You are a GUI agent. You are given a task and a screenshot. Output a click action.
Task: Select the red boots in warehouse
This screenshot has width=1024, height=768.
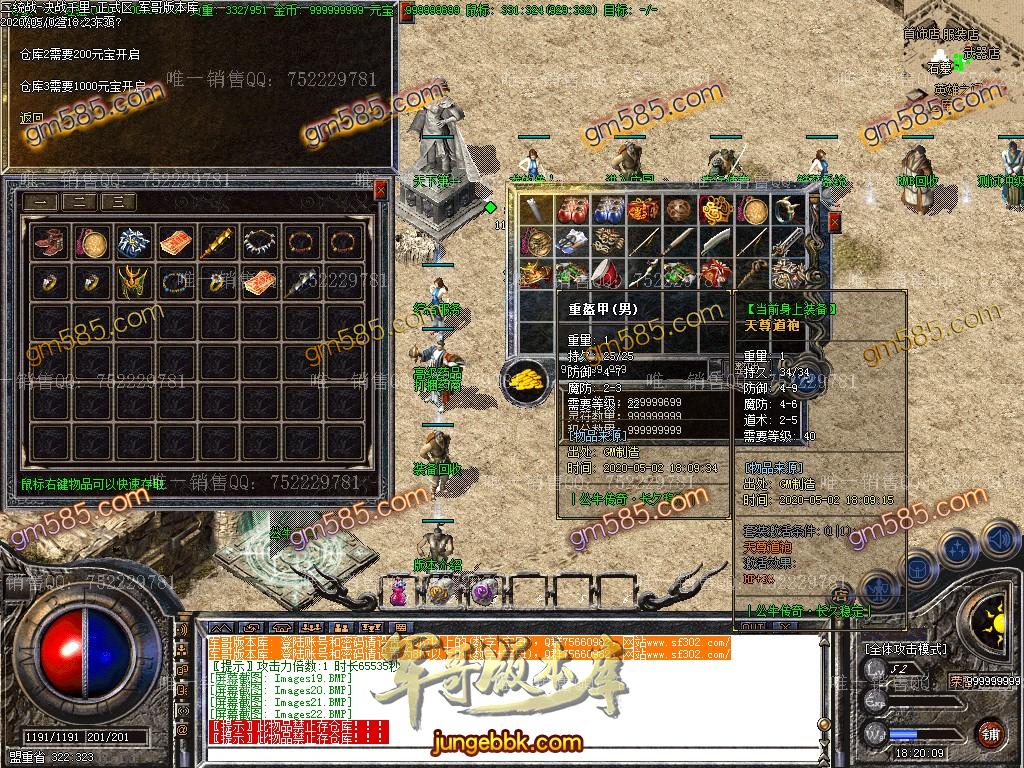tap(48, 242)
